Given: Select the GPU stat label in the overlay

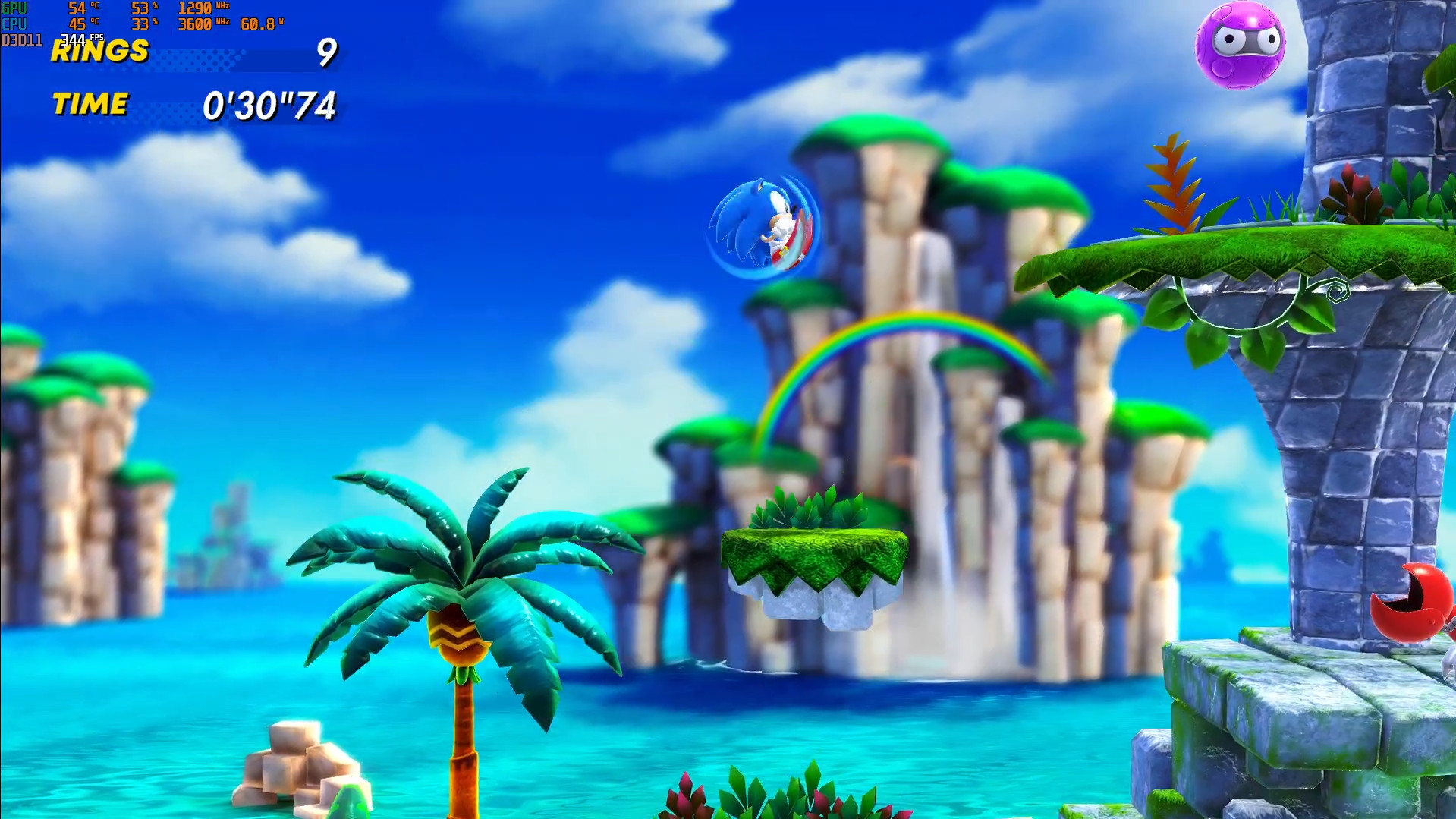Looking at the screenshot, I should 13,9.
